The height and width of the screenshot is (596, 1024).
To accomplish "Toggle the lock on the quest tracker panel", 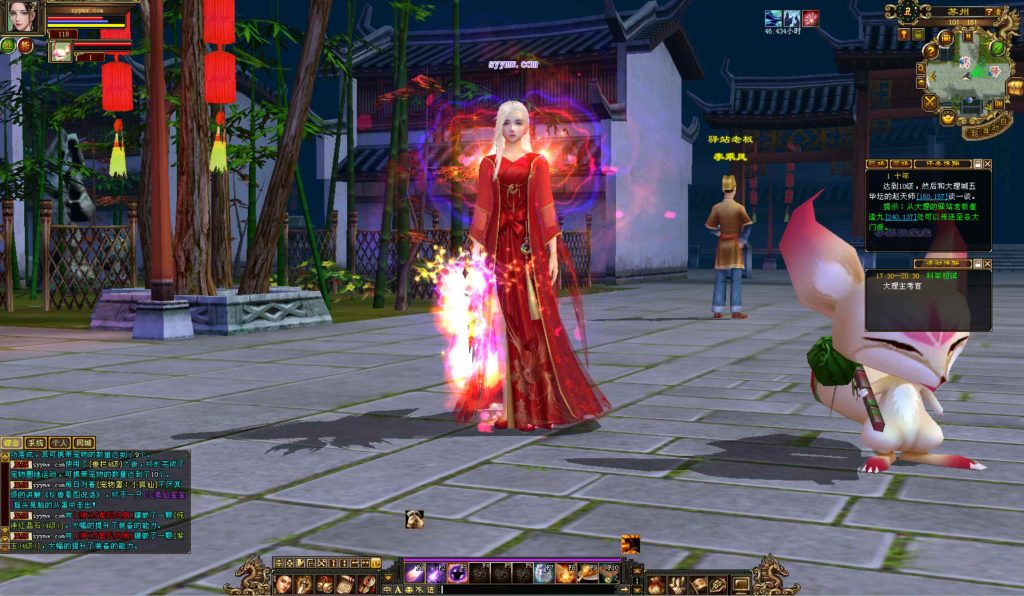I will (976, 164).
